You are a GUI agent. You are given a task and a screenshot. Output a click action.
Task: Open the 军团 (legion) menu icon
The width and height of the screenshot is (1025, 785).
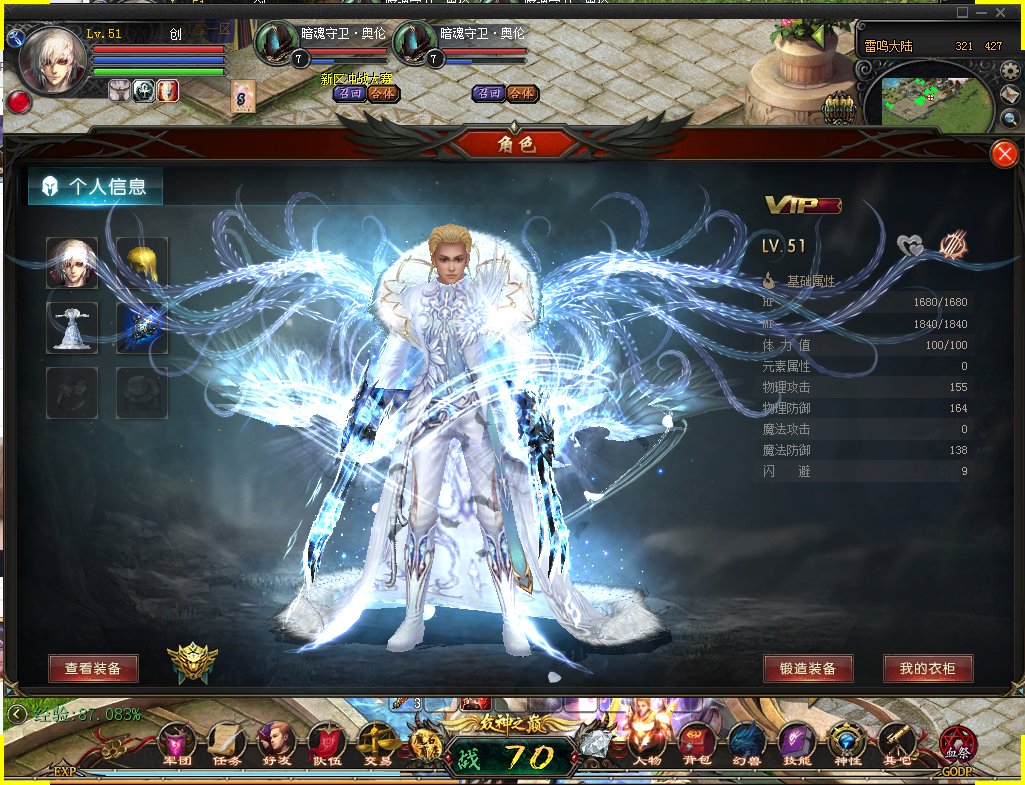pos(176,744)
